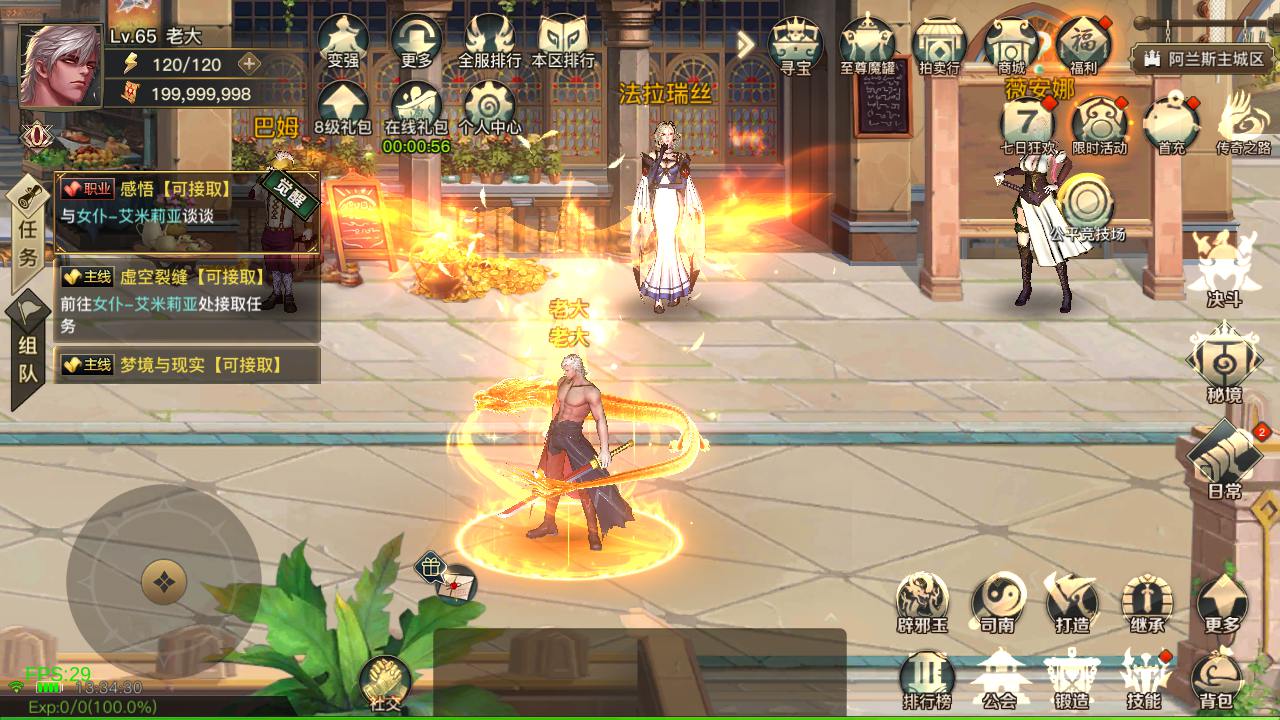Open the 福利 welfare rewards
Viewport: 1280px width, 720px height.
click(1083, 45)
